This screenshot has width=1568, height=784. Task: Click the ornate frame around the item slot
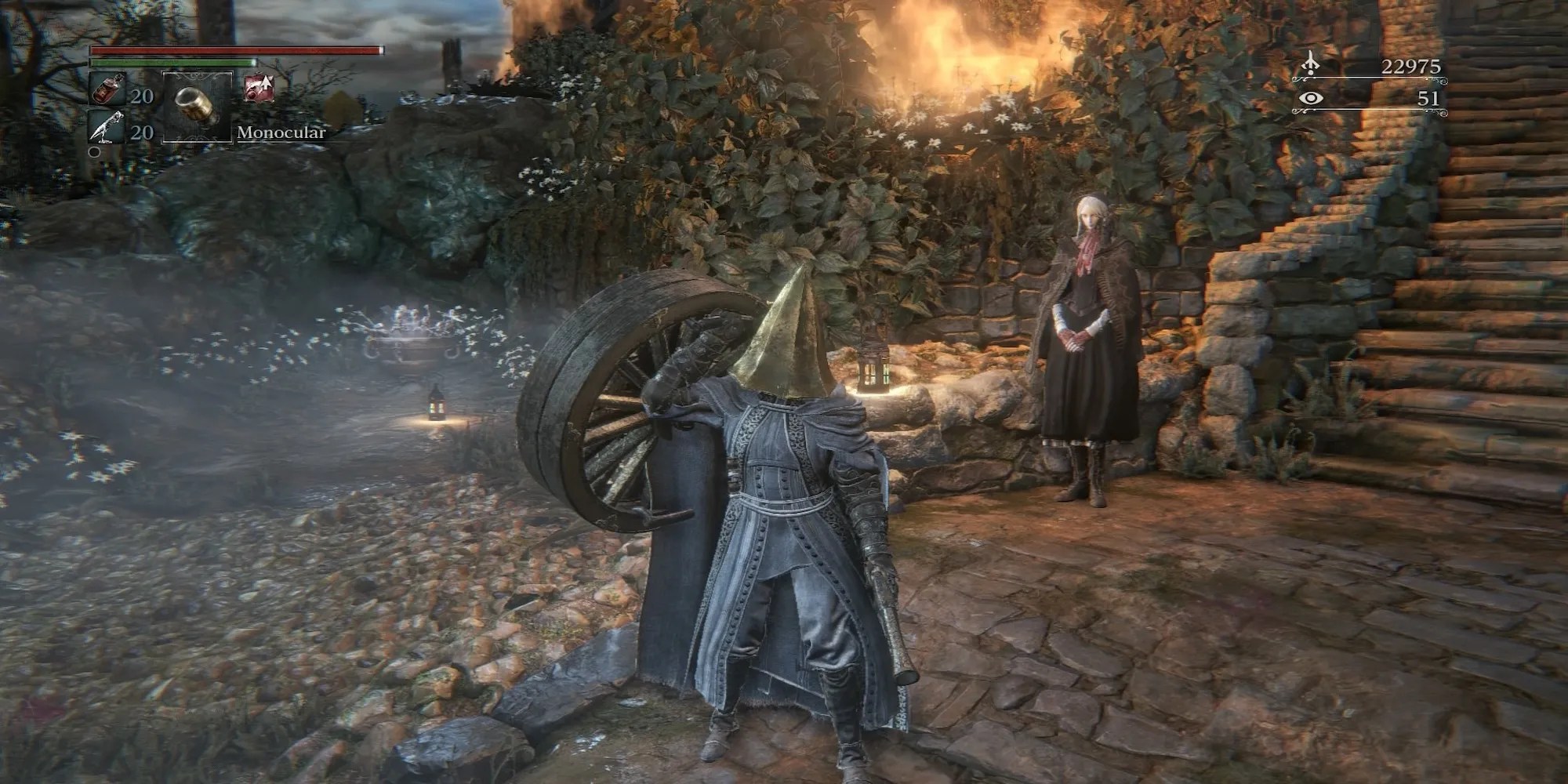(x=198, y=73)
